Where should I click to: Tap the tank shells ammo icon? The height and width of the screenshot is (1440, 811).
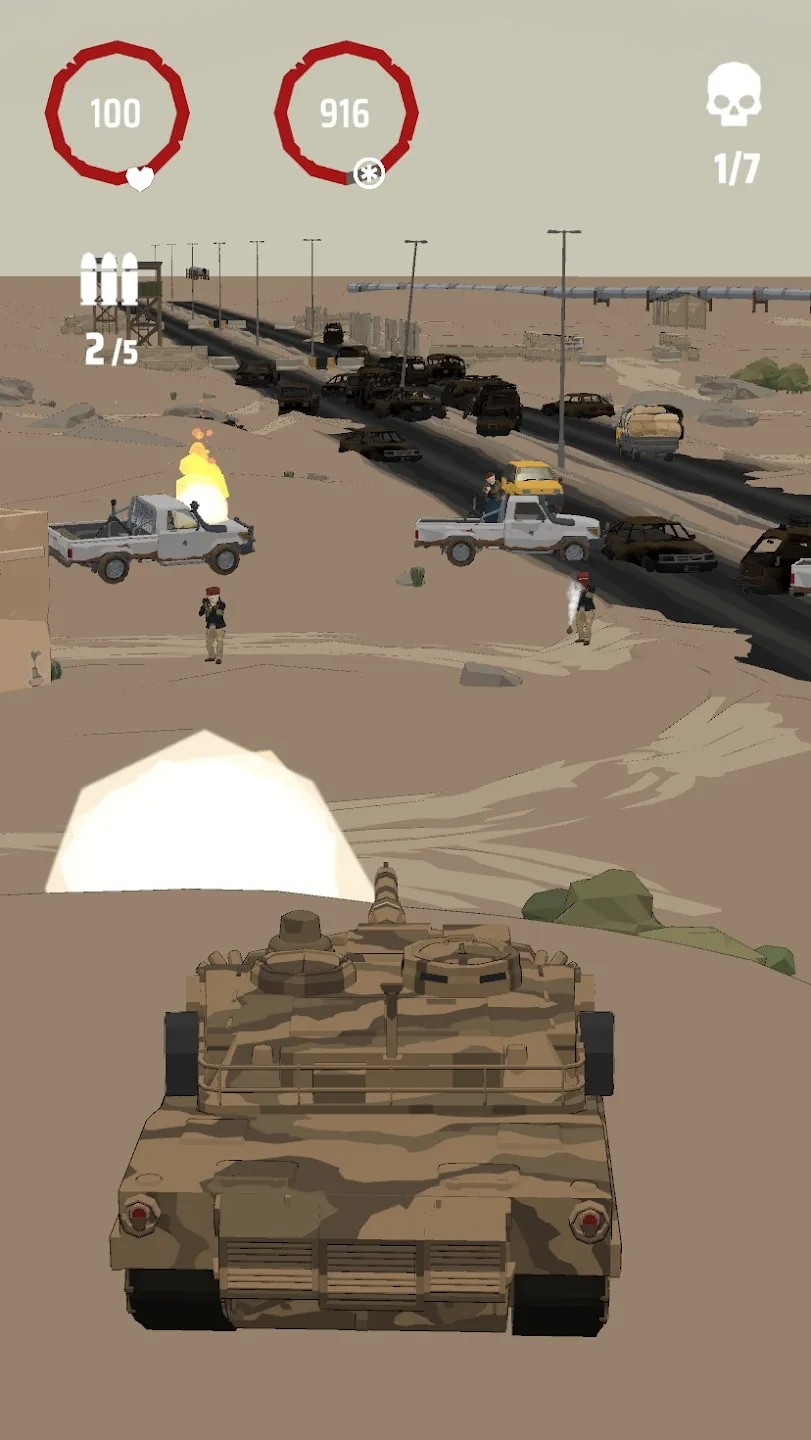coord(109,279)
